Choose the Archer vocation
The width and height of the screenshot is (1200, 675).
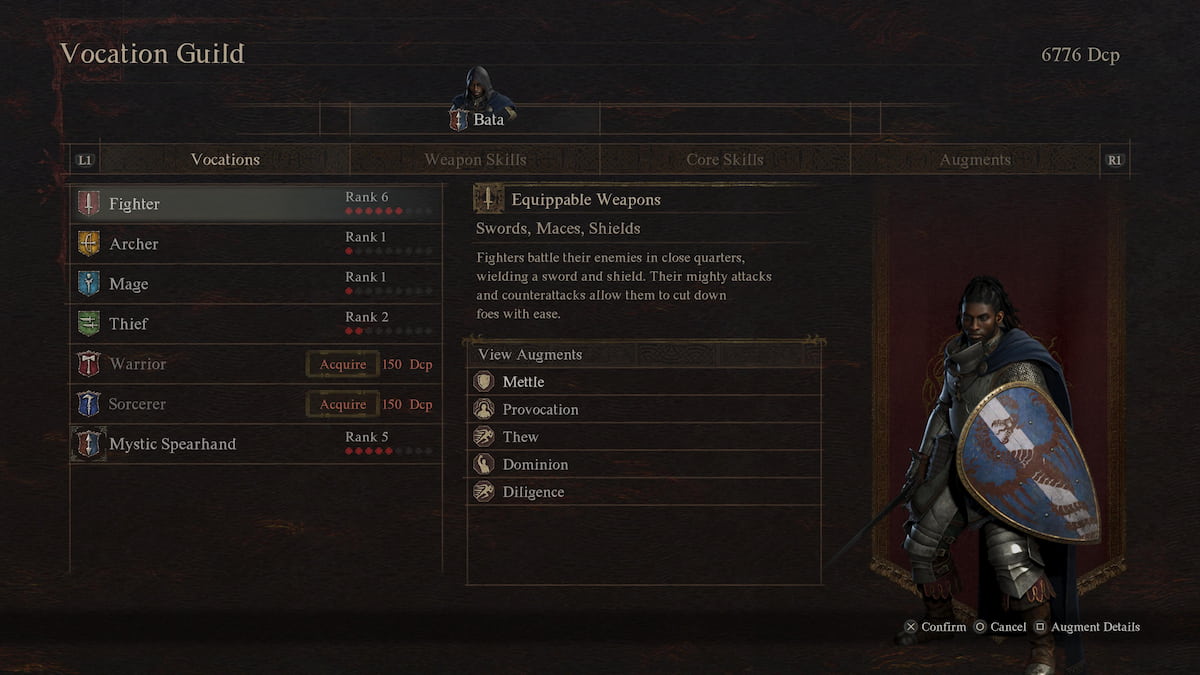click(255, 244)
